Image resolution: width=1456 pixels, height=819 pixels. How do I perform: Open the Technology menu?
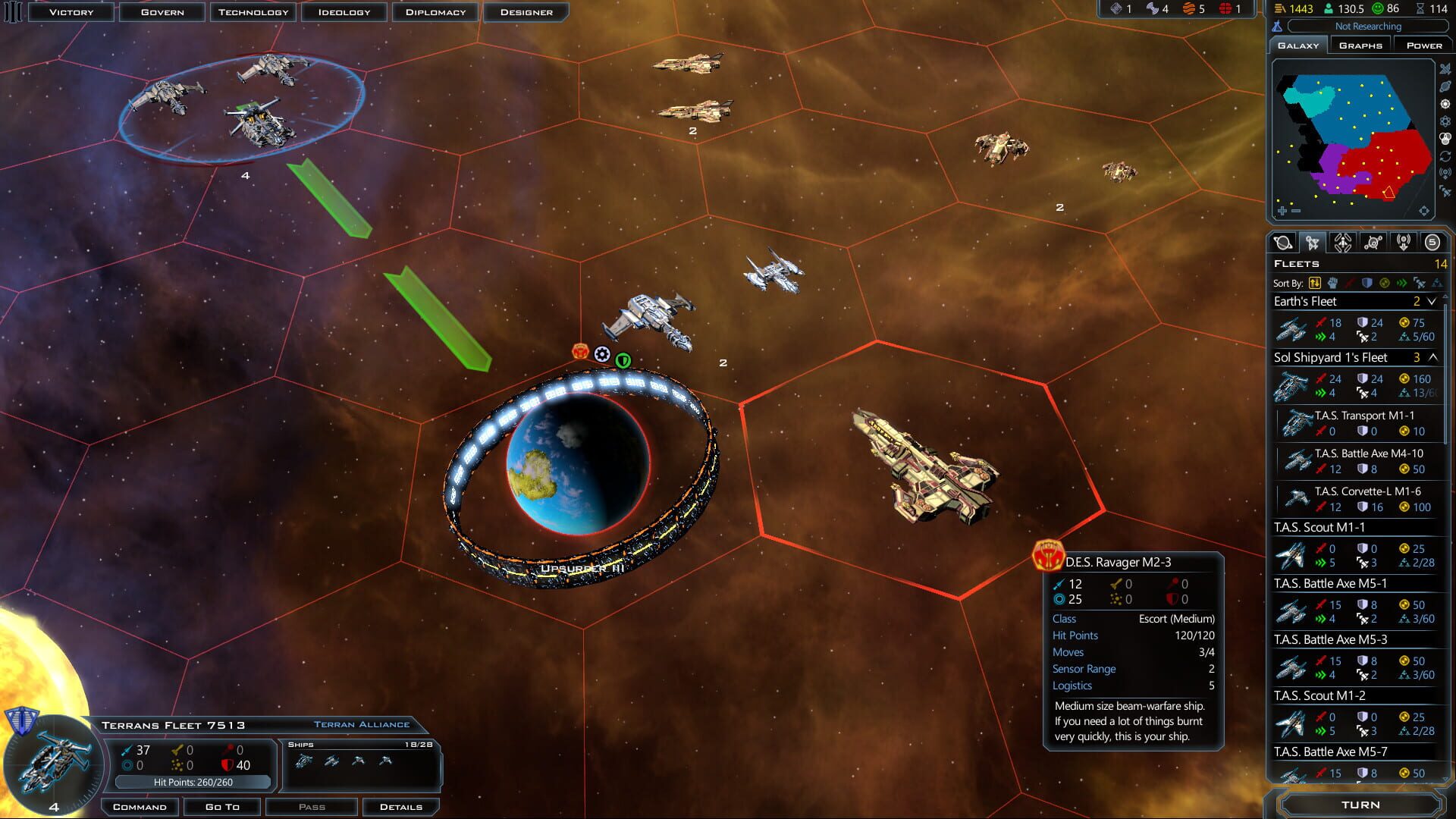(x=253, y=11)
